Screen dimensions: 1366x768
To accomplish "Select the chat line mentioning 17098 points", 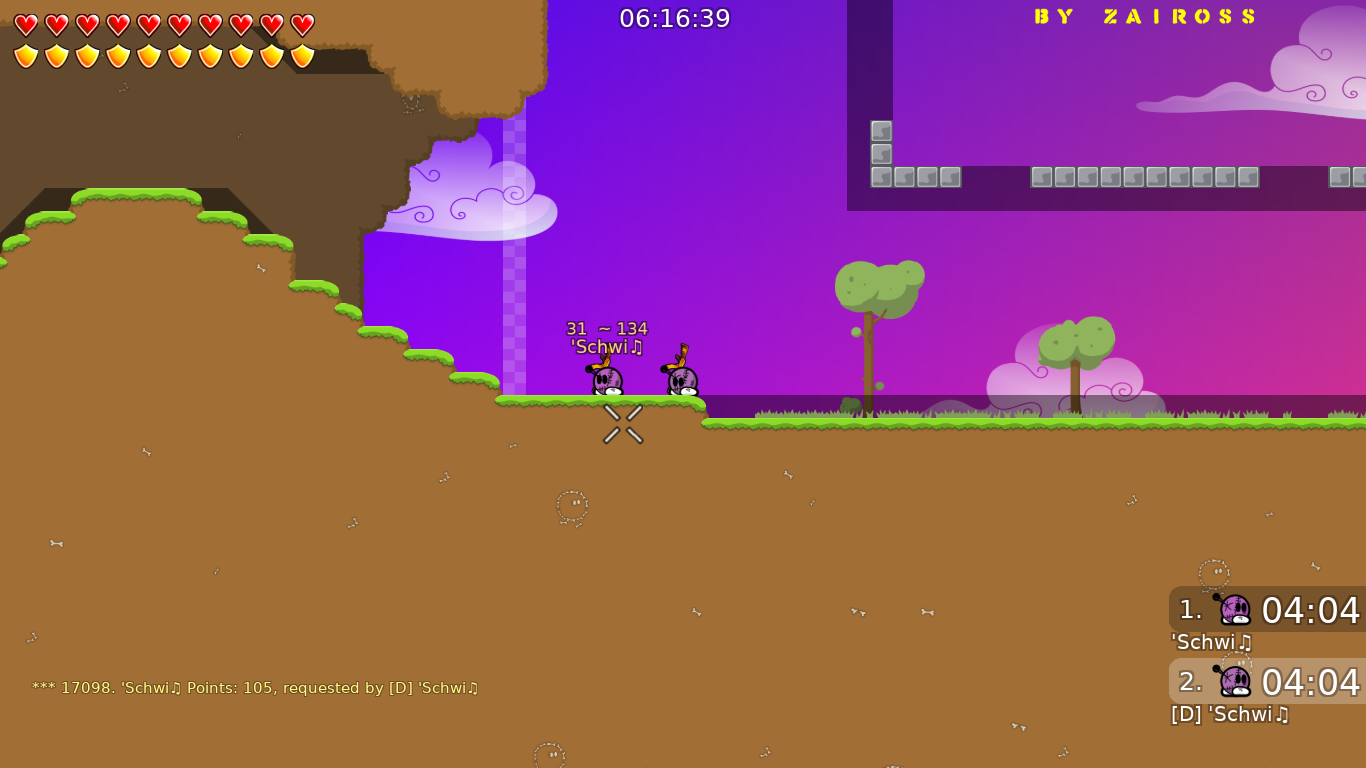I will coord(255,687).
